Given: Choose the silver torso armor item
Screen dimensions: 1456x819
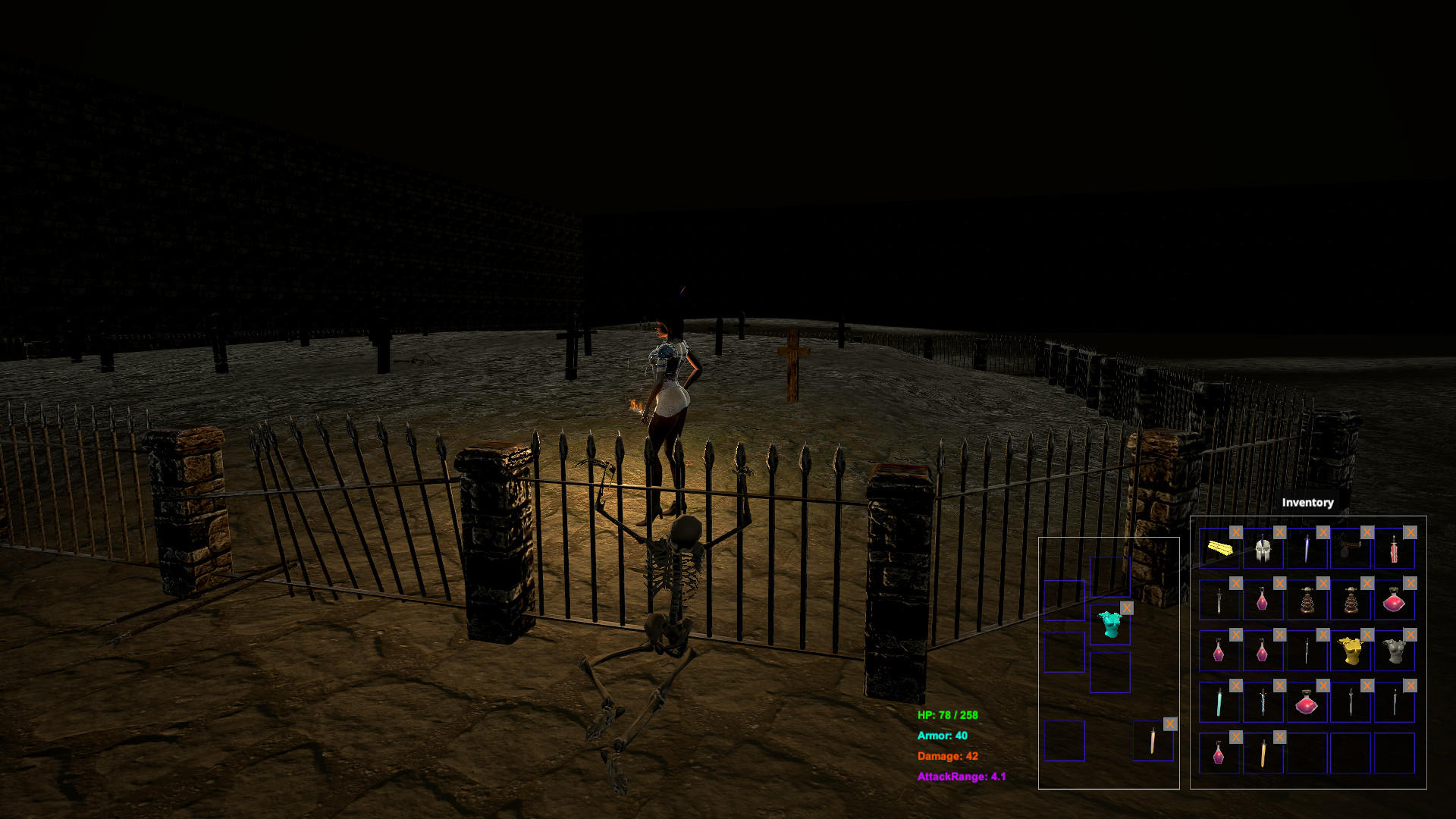Looking at the screenshot, I should point(1395,652).
